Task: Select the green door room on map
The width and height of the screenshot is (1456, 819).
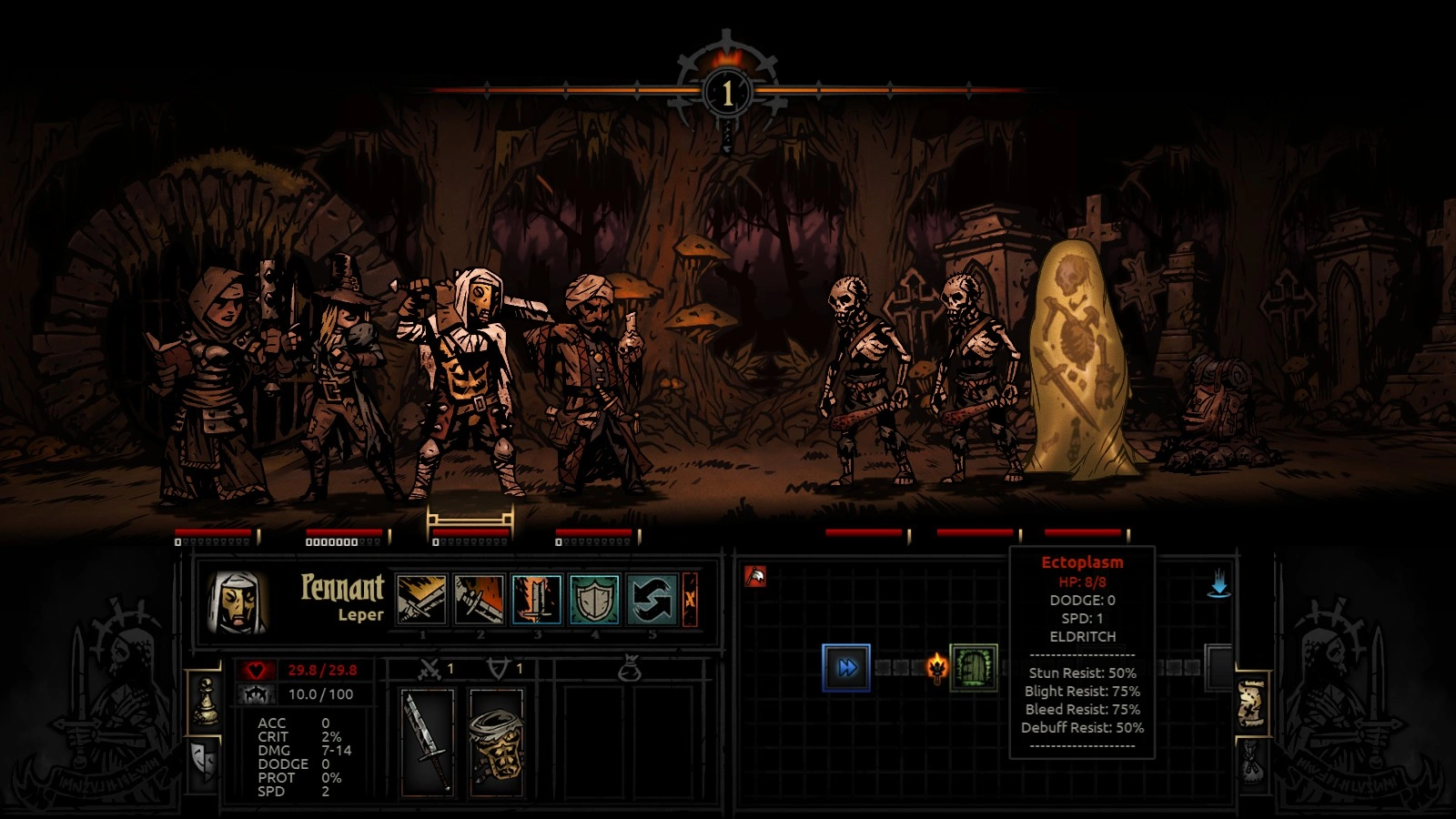Action: tap(974, 668)
